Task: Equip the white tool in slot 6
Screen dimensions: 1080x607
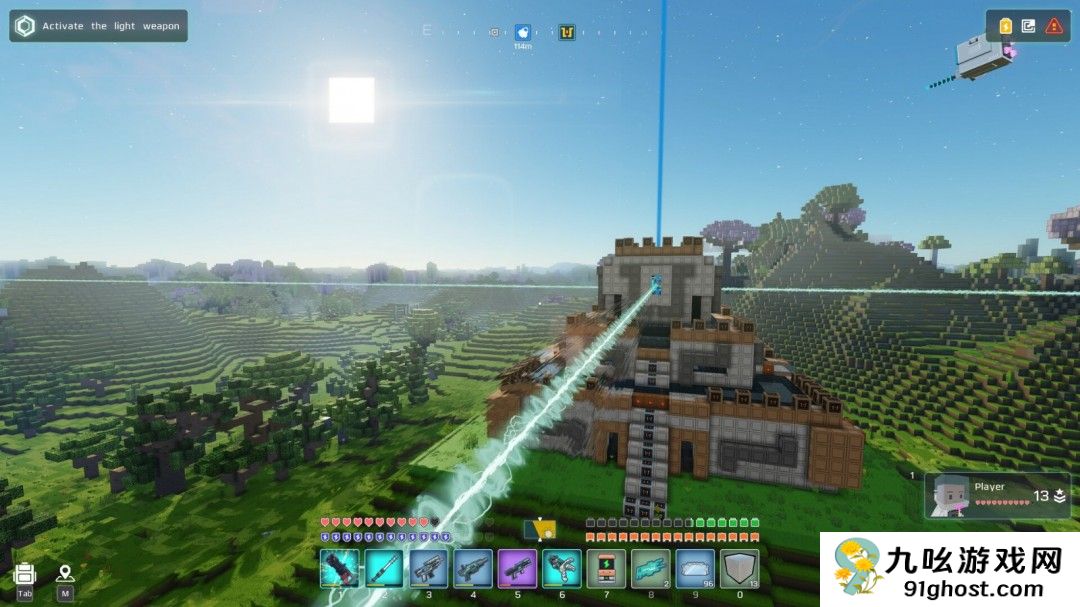Action: 562,568
